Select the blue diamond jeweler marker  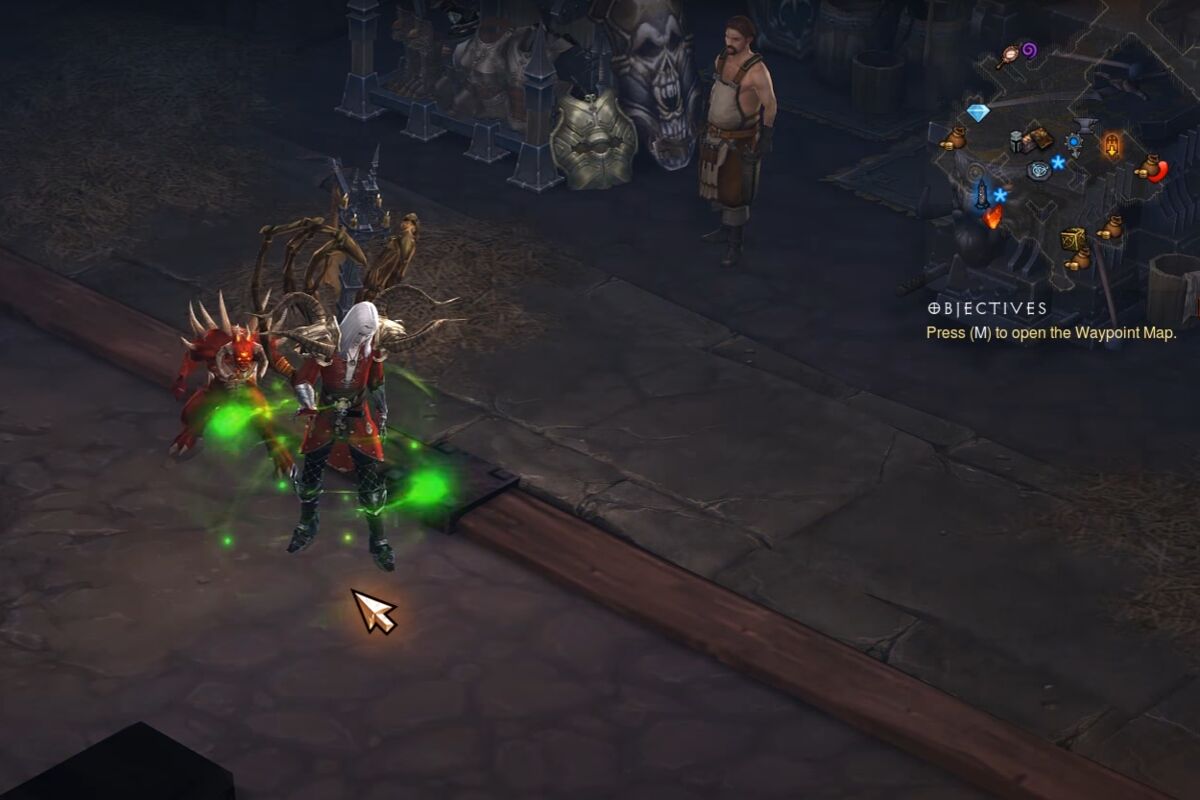click(978, 113)
